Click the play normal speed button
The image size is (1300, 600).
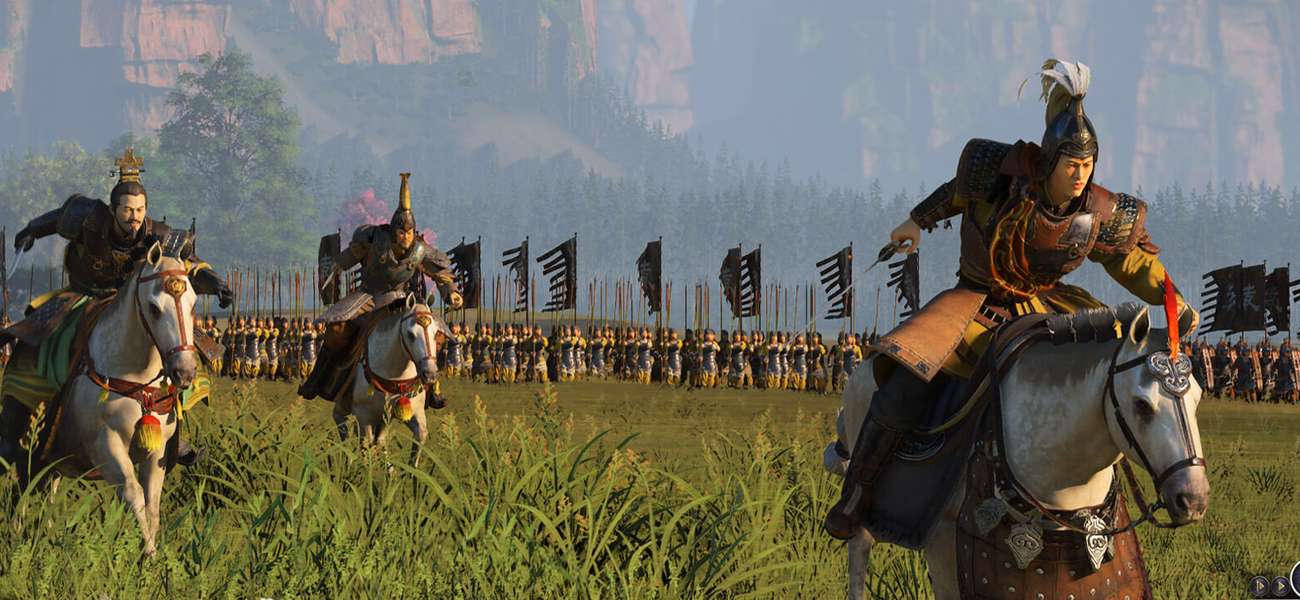(x=1281, y=586)
